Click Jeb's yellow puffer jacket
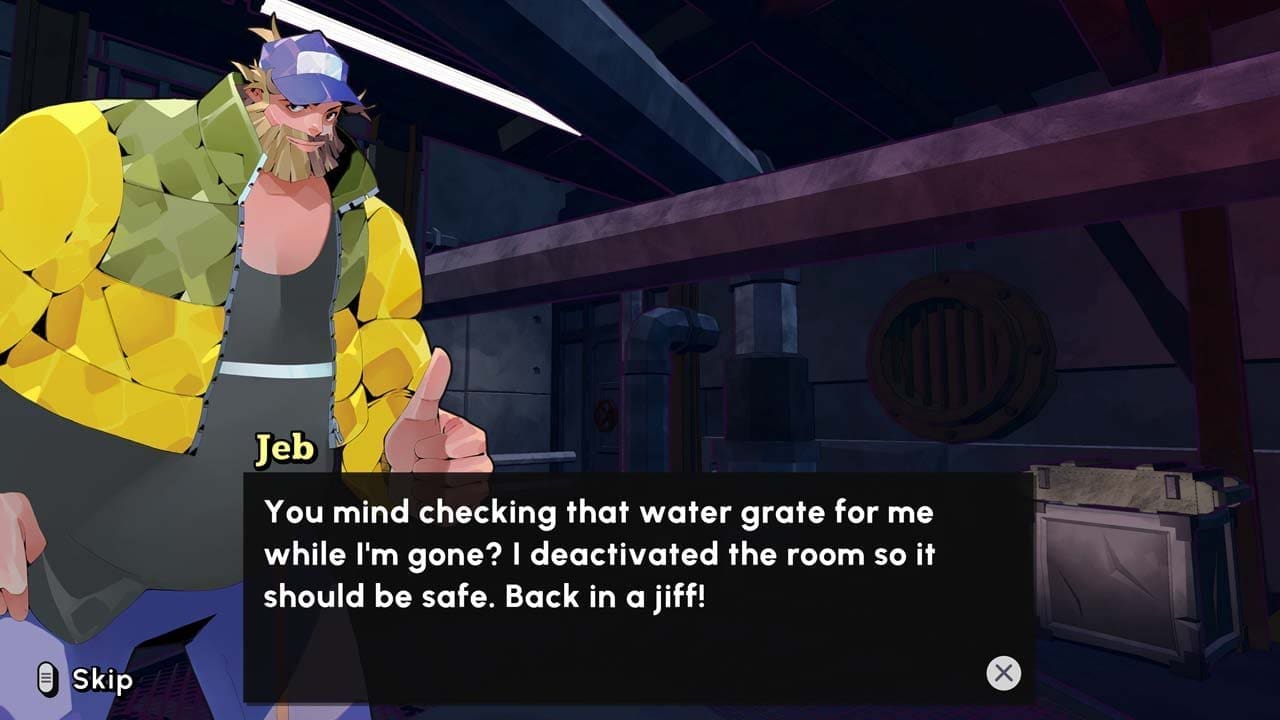The width and height of the screenshot is (1280, 720). pos(100,300)
